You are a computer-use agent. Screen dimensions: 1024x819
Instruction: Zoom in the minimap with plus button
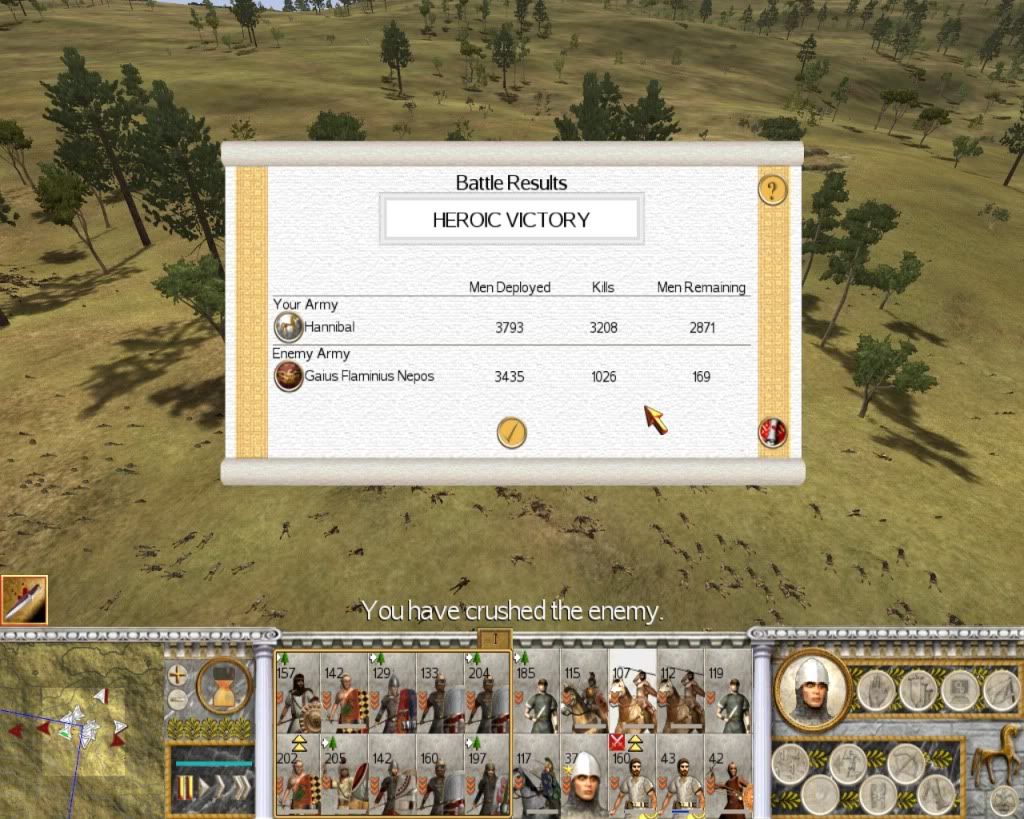click(x=178, y=675)
